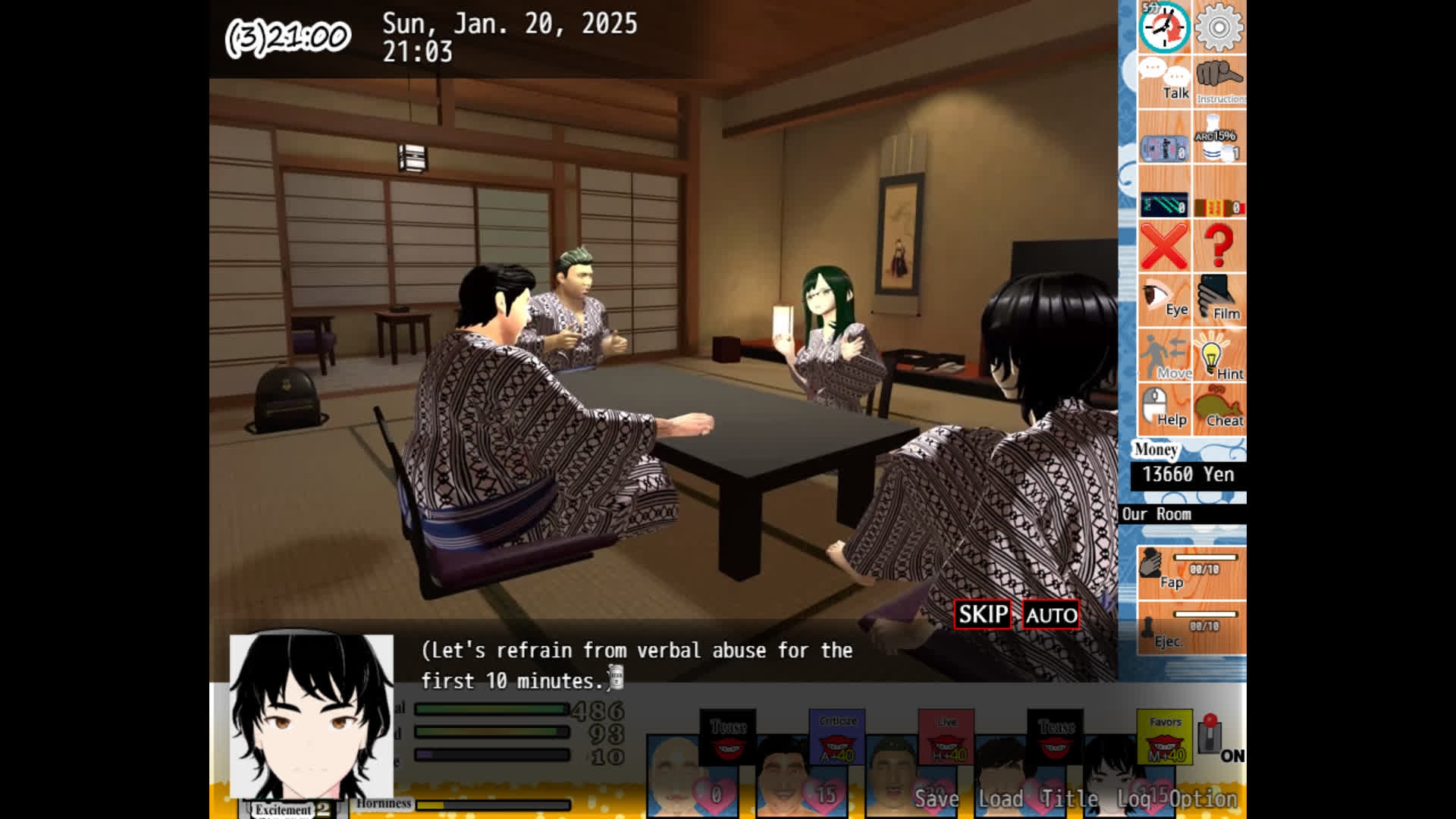Enable AUTO mode
The width and height of the screenshot is (1456, 819).
click(x=1050, y=615)
